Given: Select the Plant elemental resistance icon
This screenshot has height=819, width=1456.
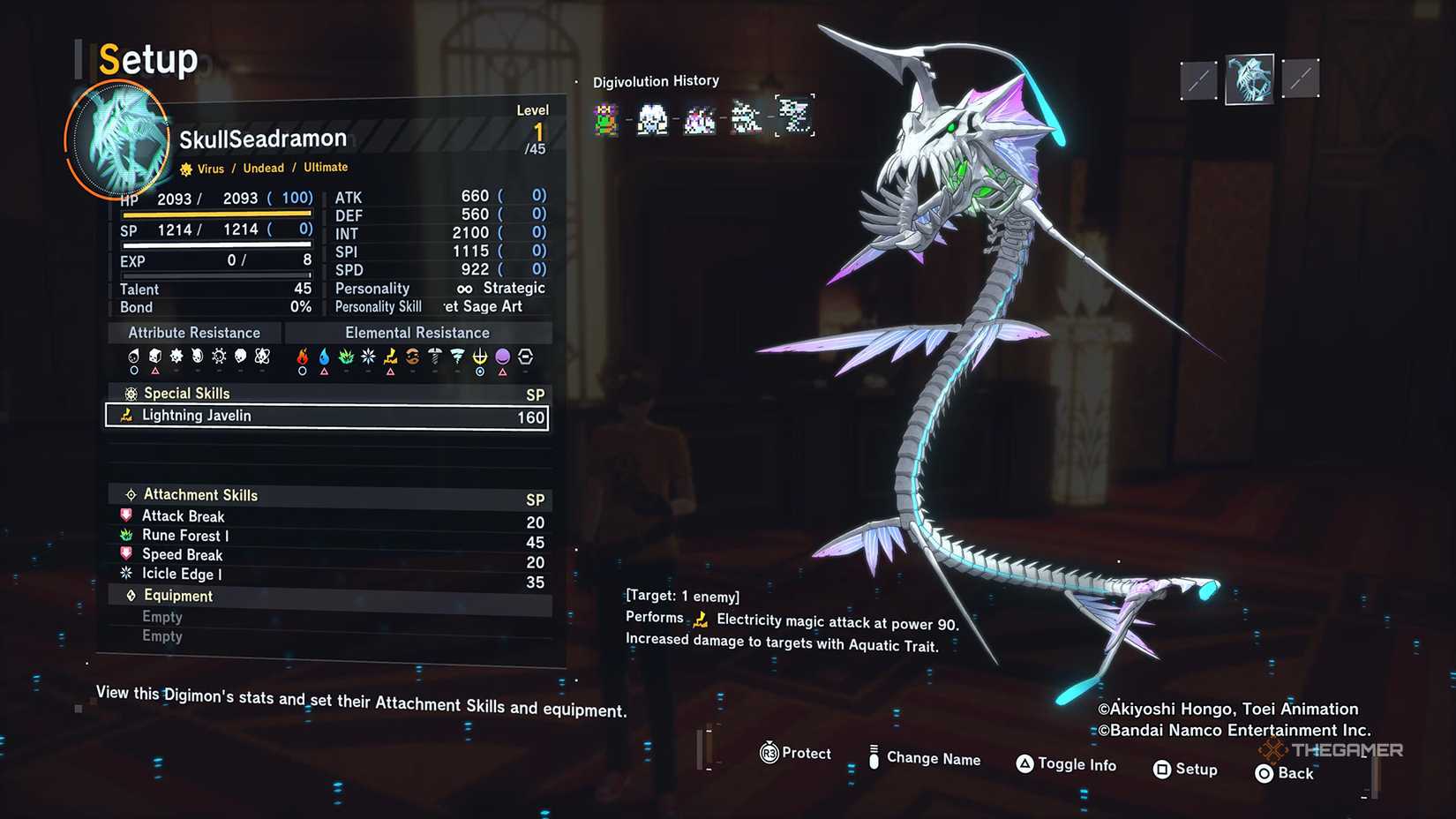Looking at the screenshot, I should 347,357.
